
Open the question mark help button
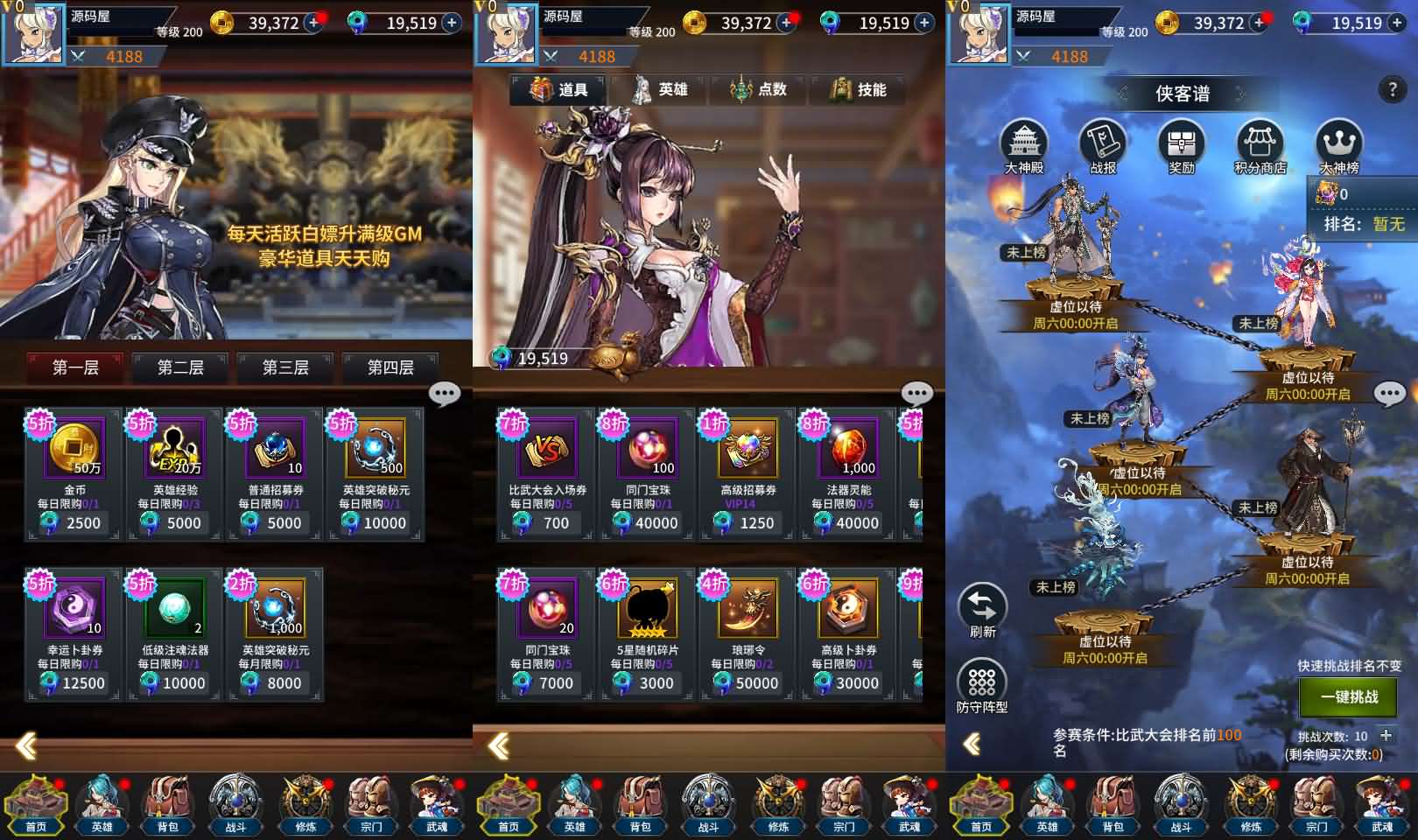tap(1391, 89)
